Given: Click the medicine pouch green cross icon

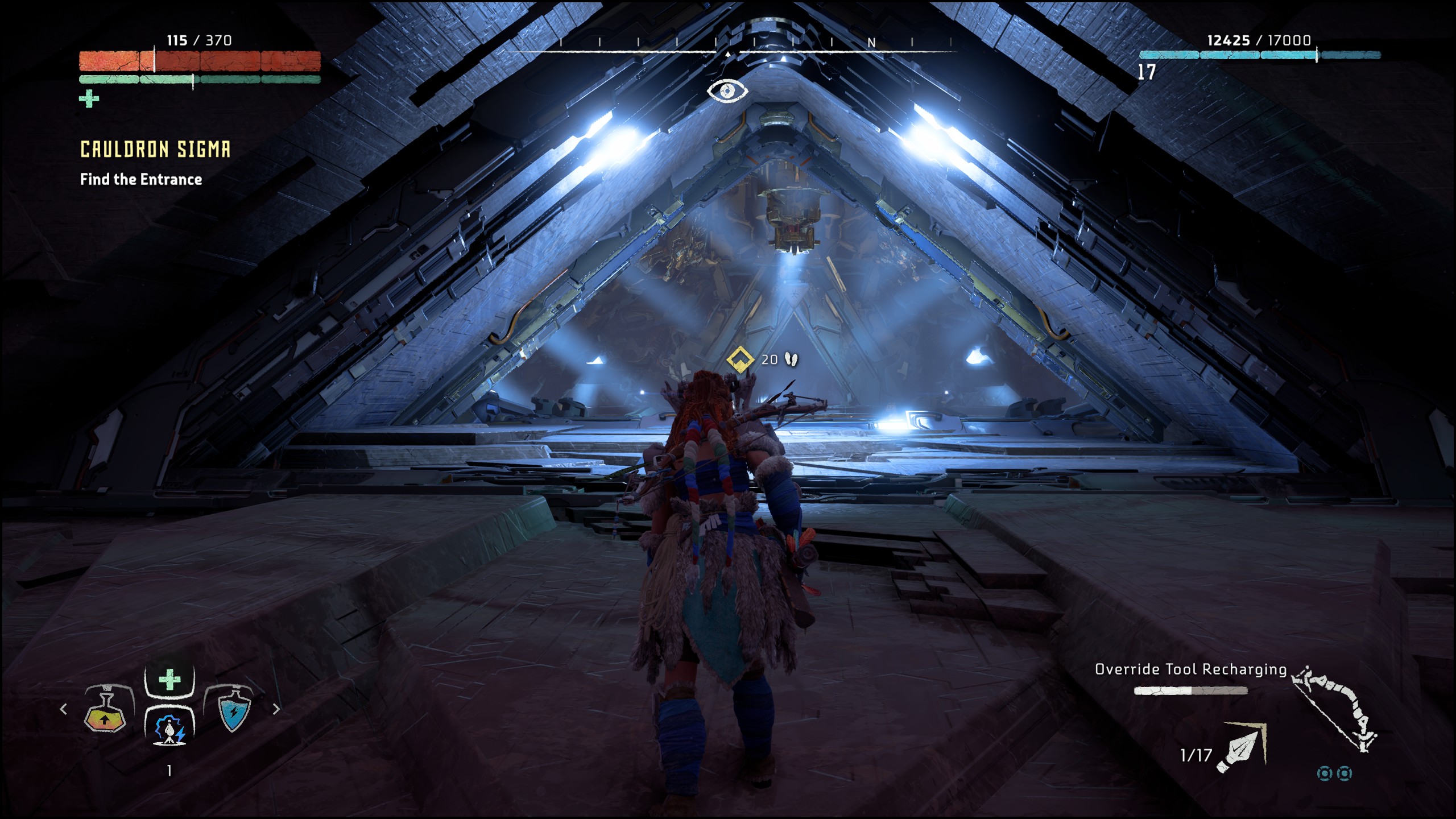Looking at the screenshot, I should coord(89,100).
